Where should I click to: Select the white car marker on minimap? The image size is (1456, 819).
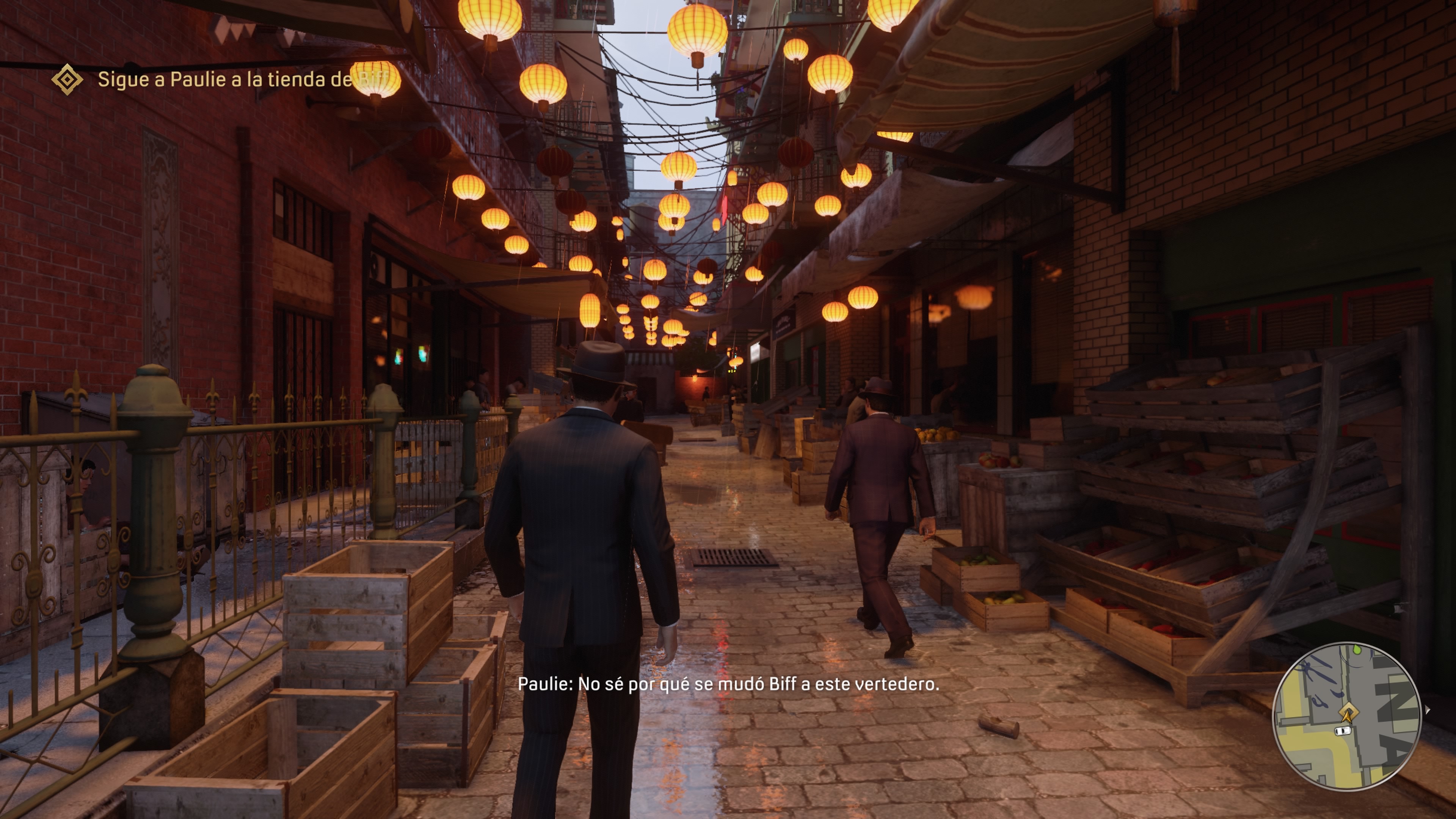(x=1342, y=731)
